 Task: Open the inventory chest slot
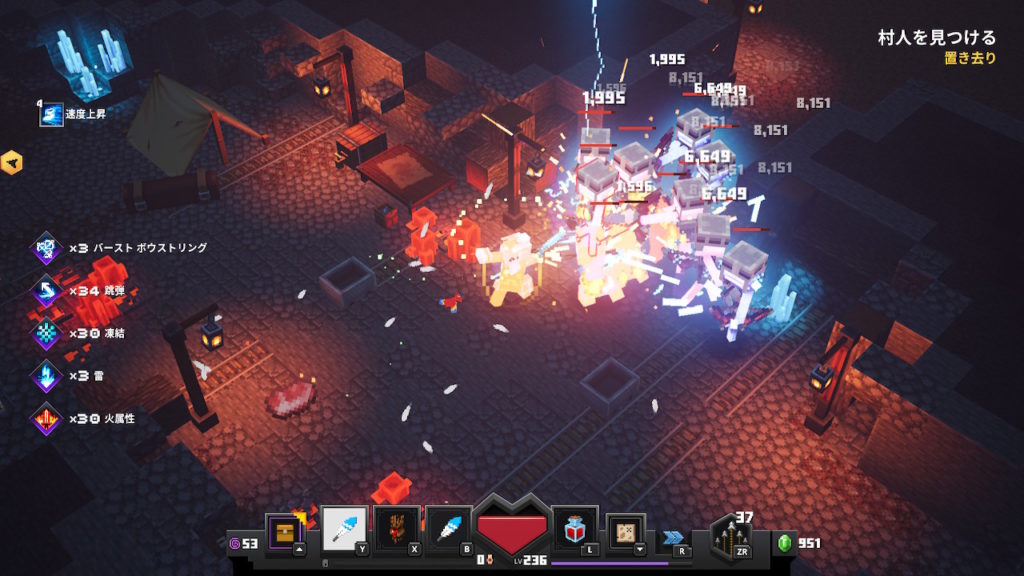[x=284, y=530]
